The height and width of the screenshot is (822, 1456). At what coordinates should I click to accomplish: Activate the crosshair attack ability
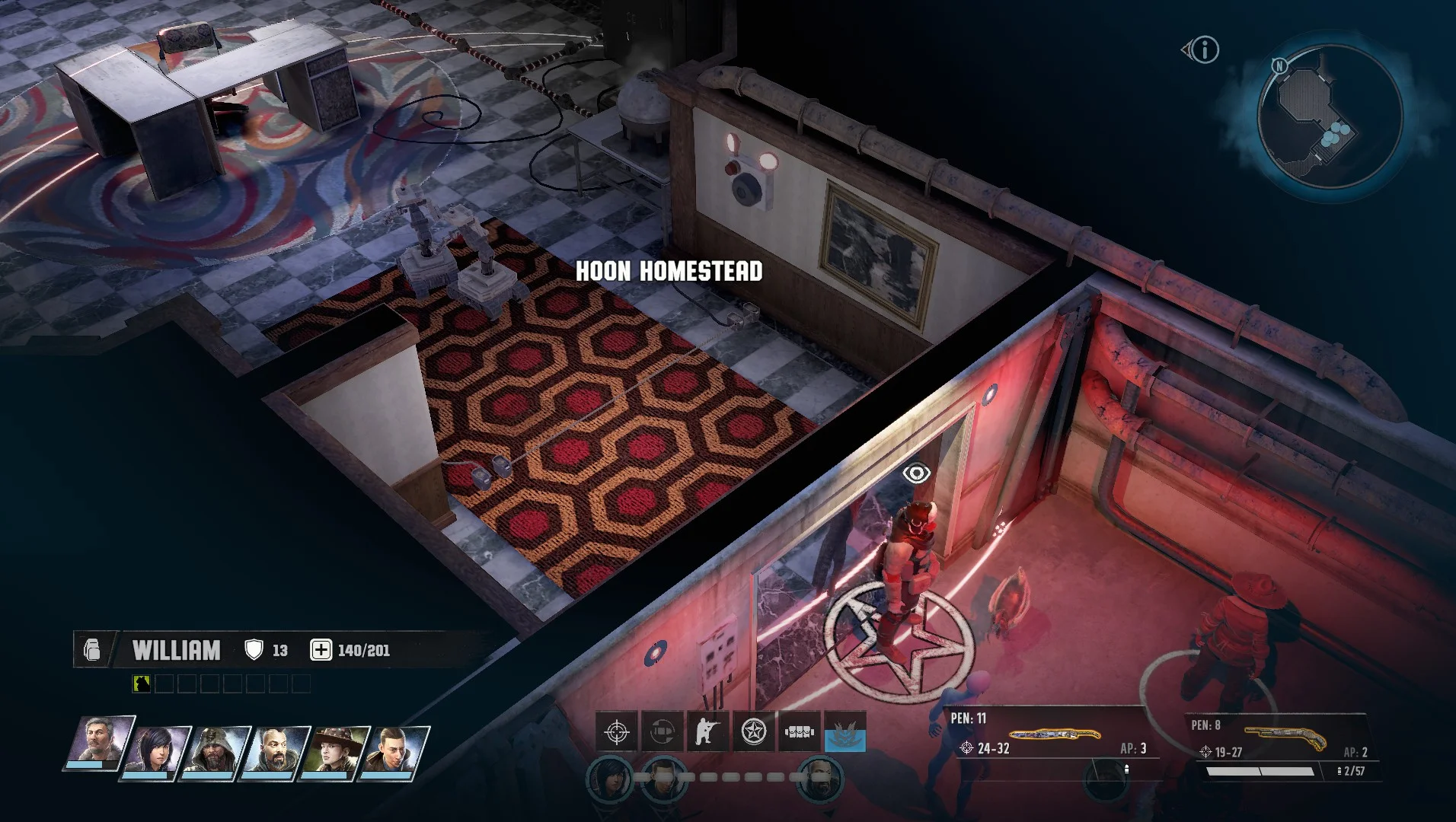616,732
